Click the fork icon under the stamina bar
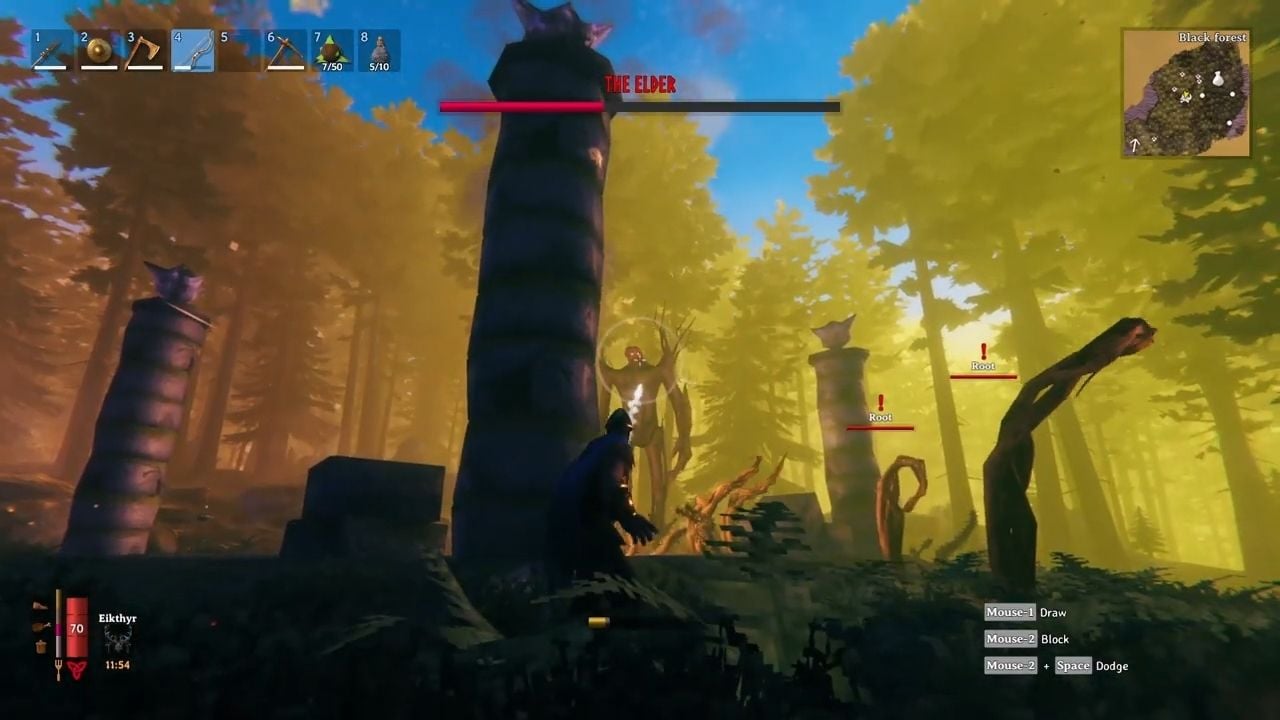This screenshot has width=1280, height=720. 58,667
